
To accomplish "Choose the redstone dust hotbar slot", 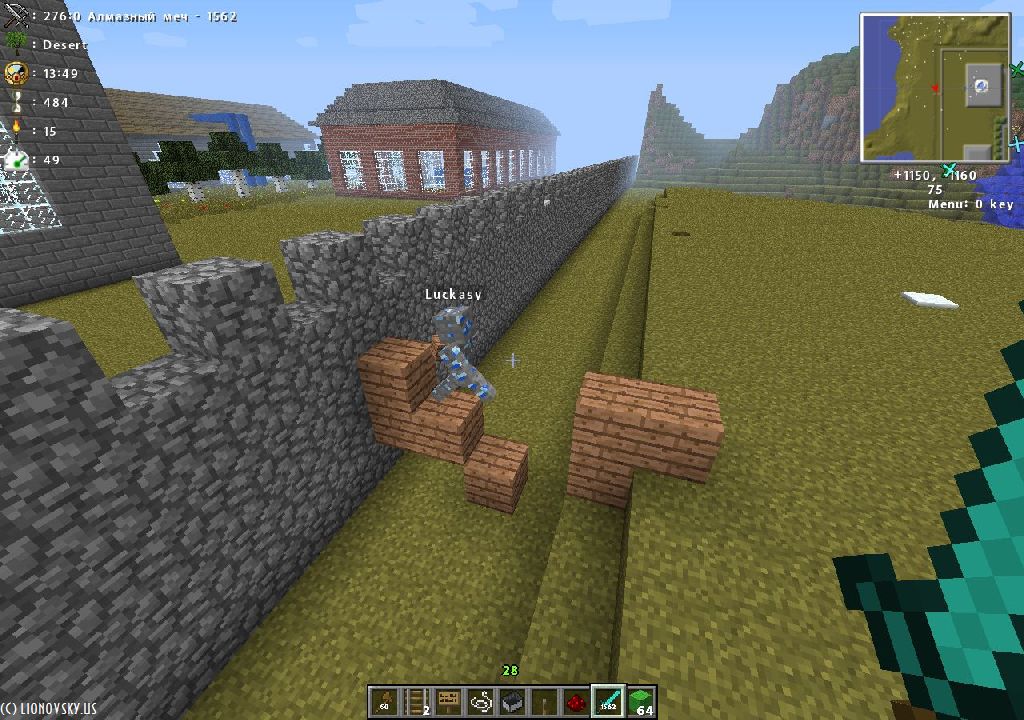I will click(576, 702).
